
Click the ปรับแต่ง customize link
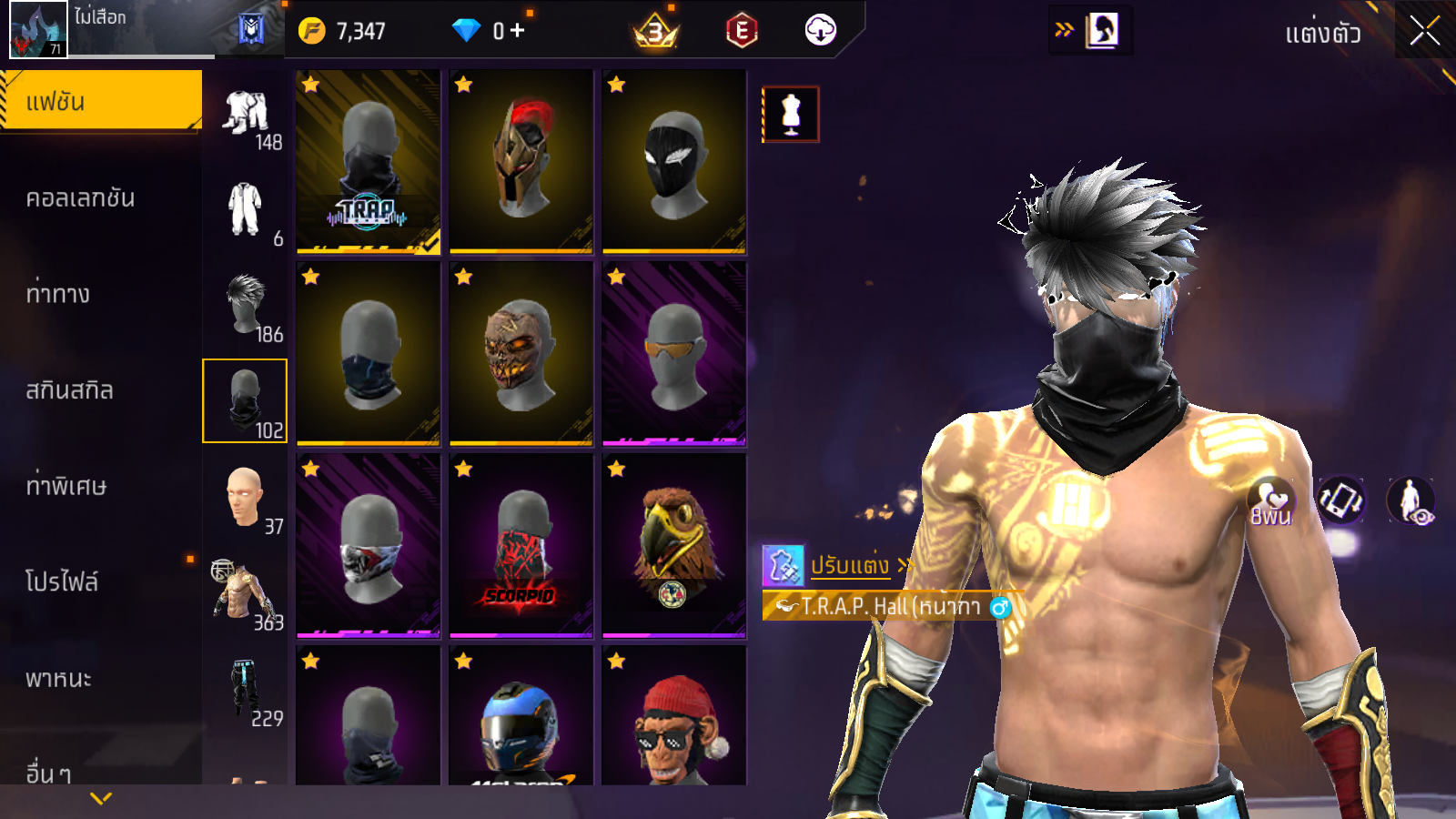(x=850, y=565)
